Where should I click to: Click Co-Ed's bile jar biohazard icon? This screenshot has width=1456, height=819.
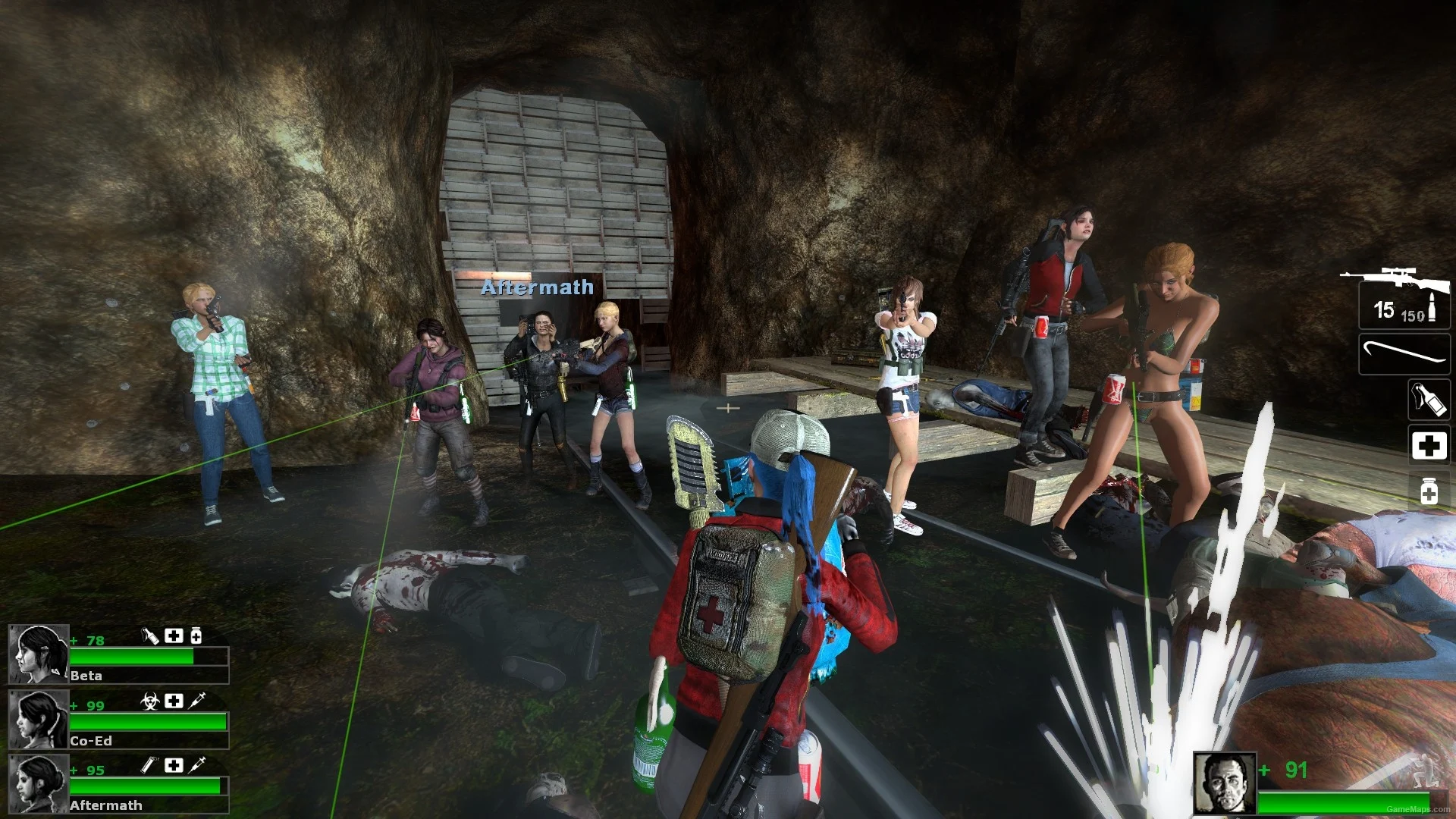(x=150, y=701)
